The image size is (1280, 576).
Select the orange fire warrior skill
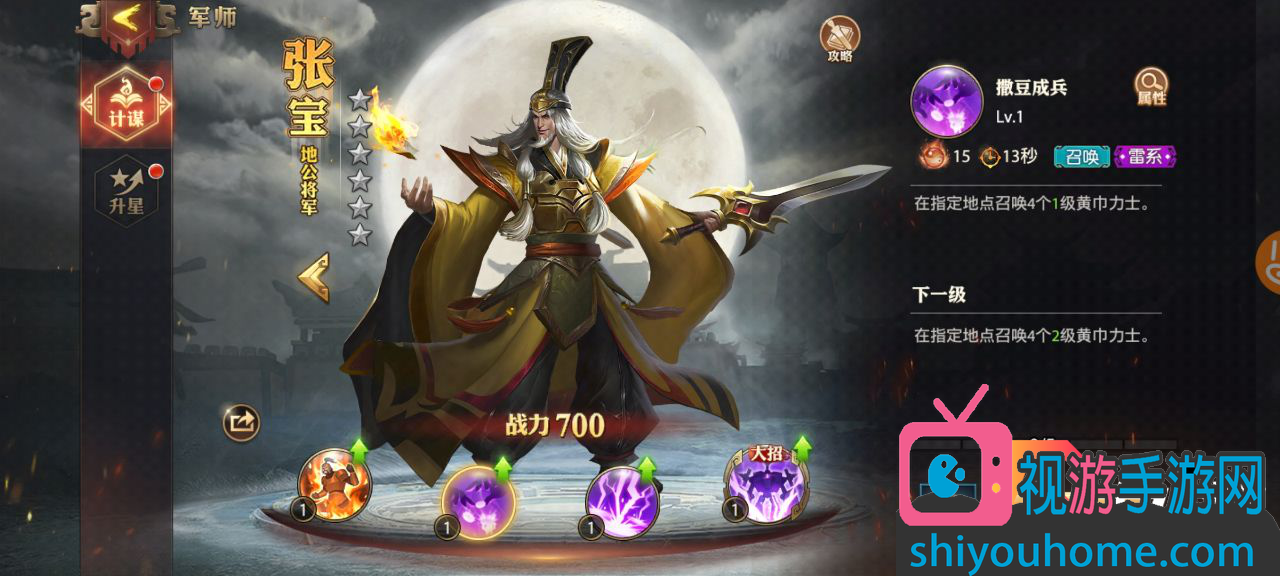pyautogui.click(x=335, y=485)
